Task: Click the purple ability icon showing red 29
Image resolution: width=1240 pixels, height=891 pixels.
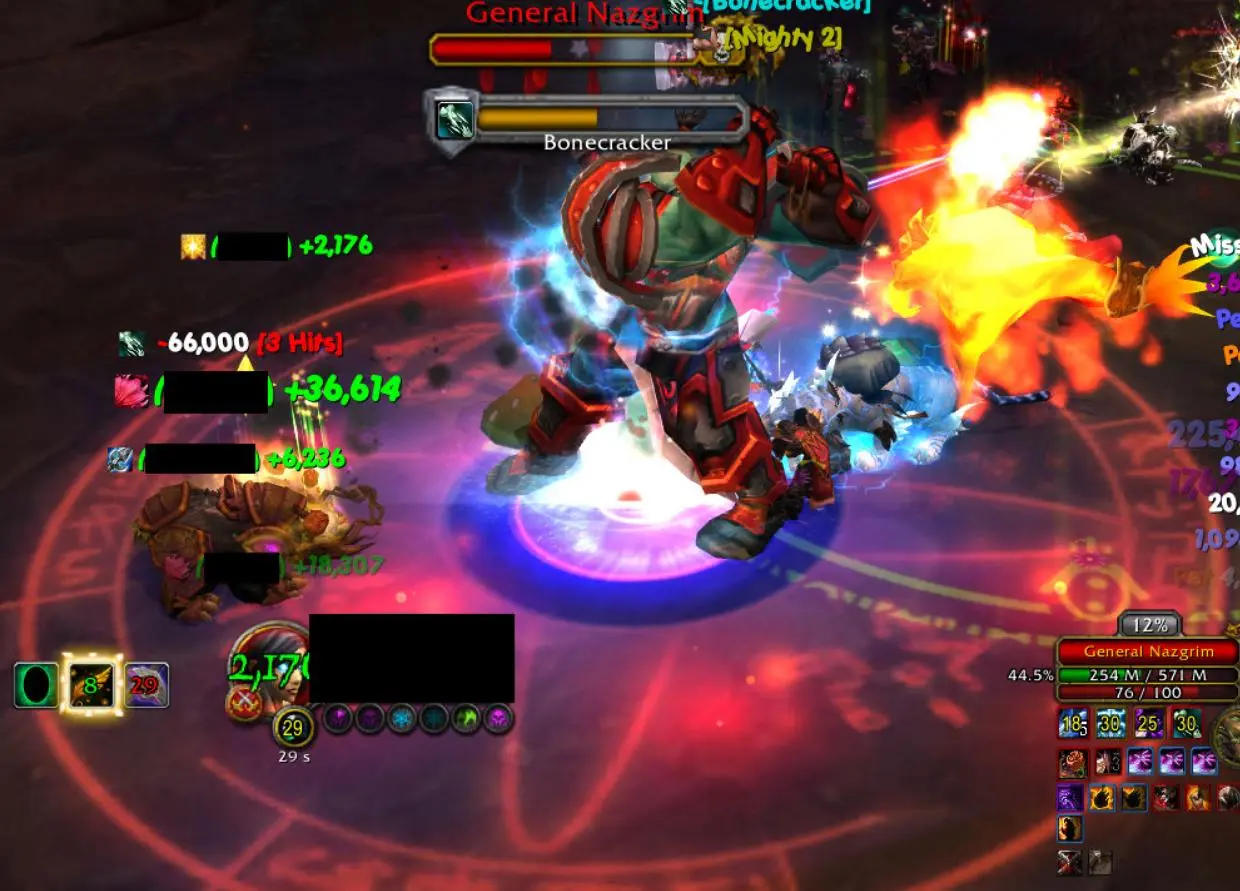Action: click(x=146, y=686)
